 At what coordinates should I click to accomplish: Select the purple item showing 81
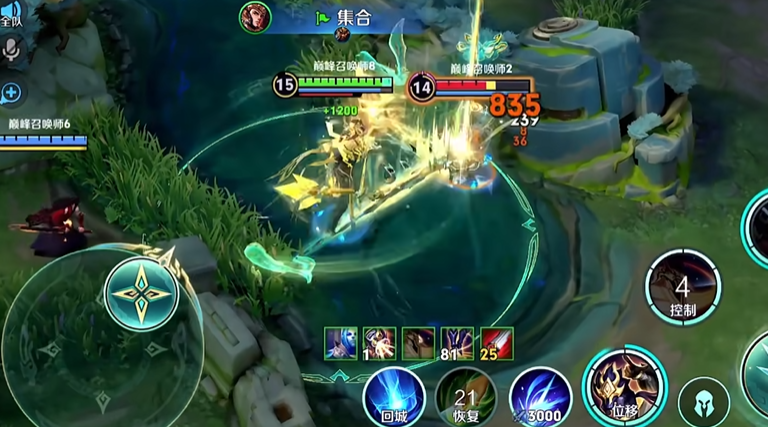coord(457,343)
